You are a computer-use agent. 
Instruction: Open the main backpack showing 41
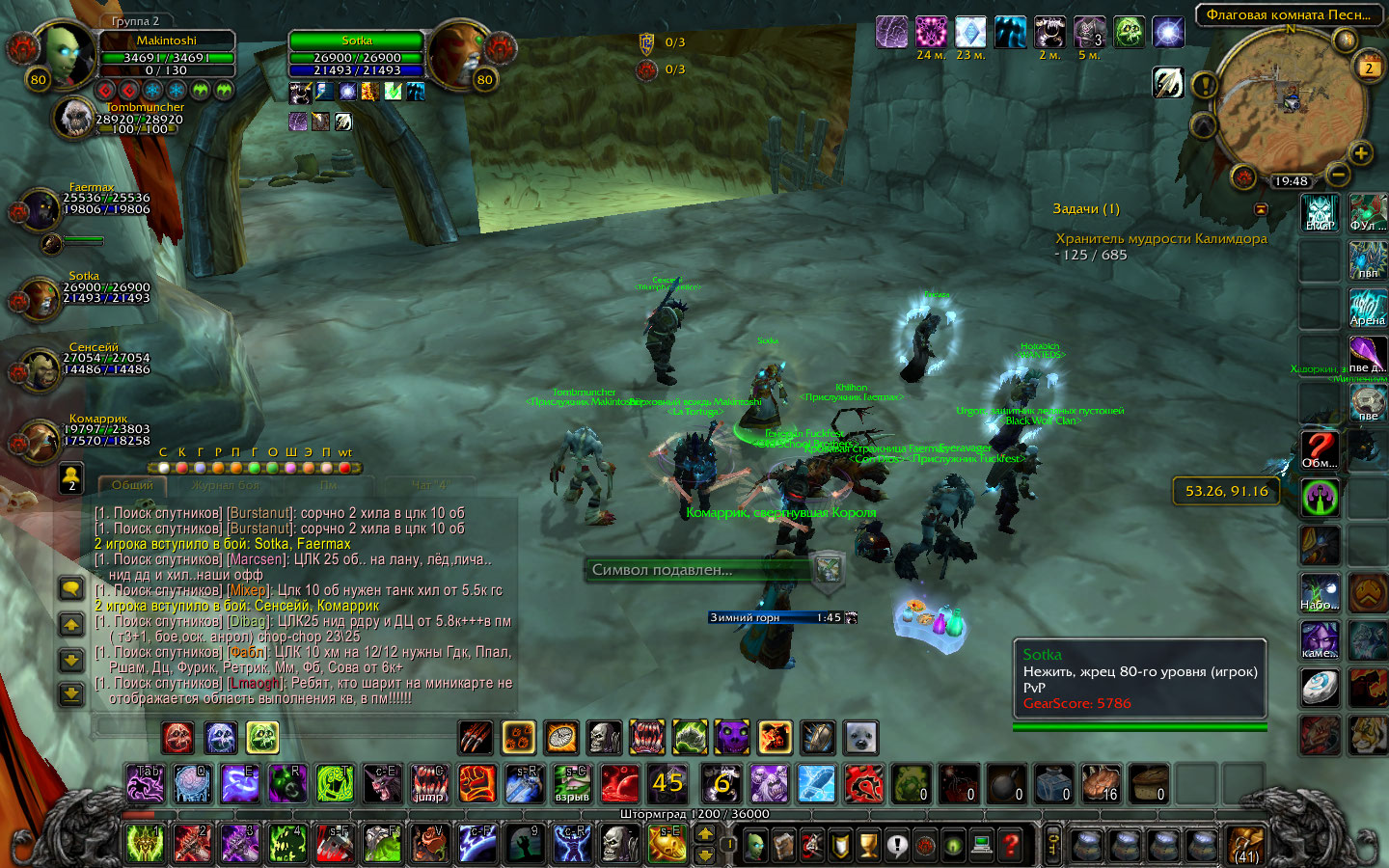click(x=1245, y=845)
